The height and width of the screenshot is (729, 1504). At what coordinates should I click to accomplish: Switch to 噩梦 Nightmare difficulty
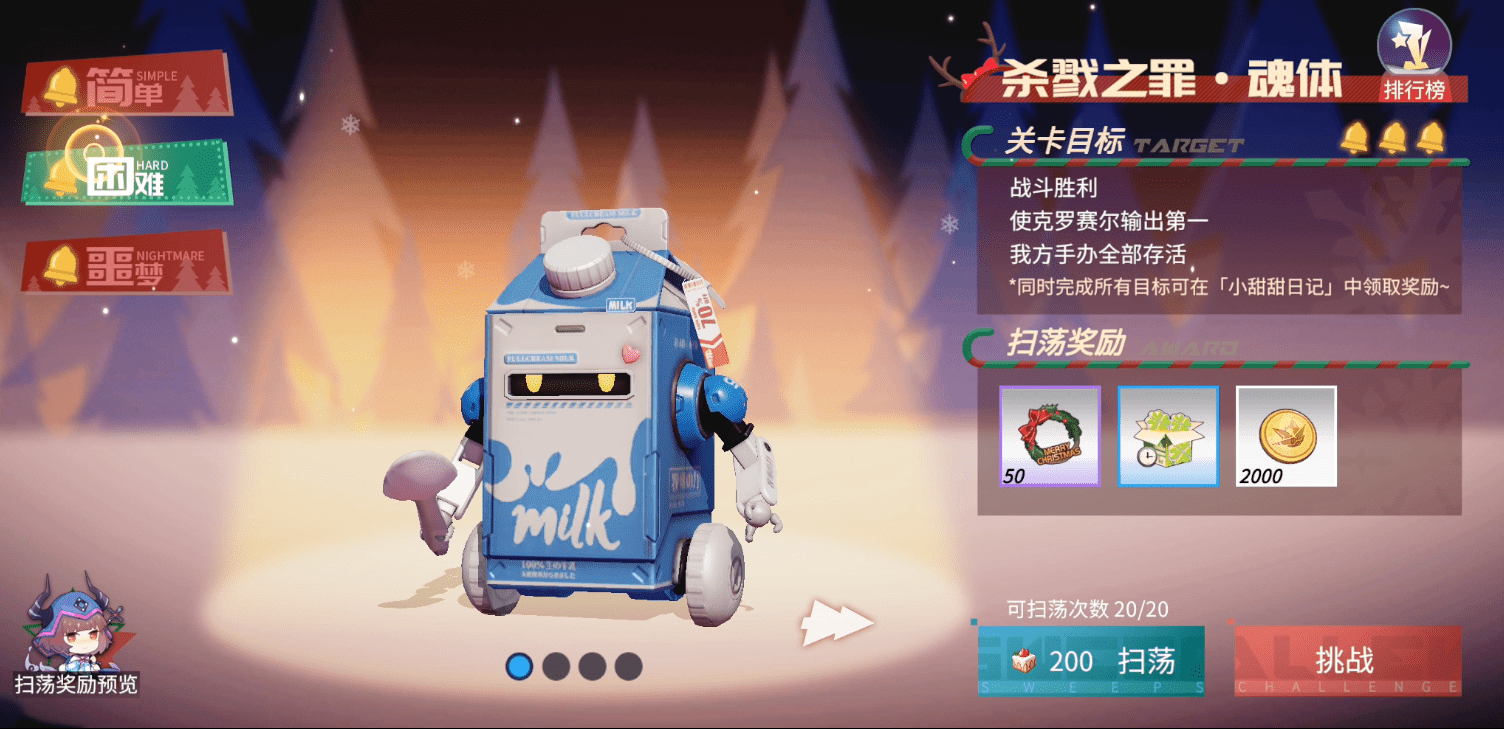point(125,265)
